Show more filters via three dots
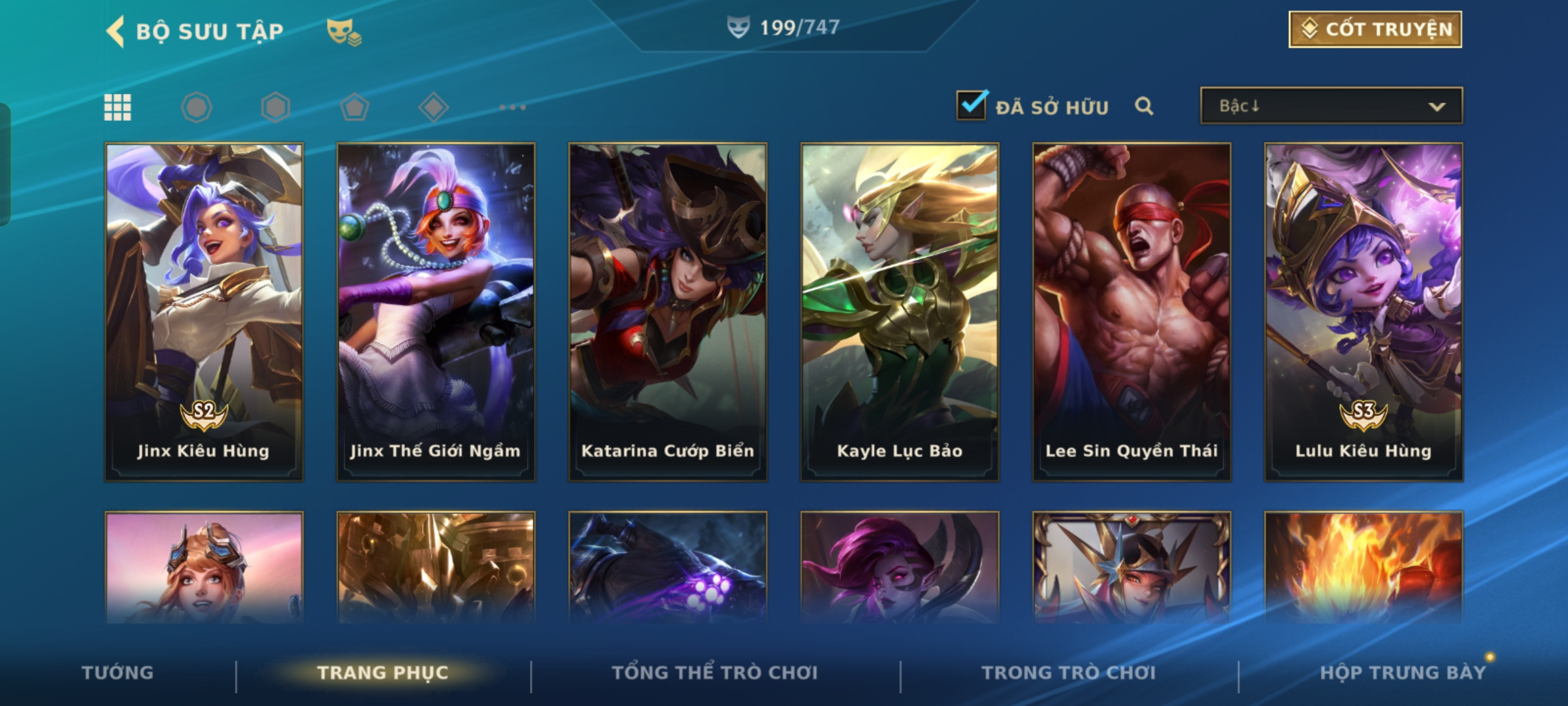Viewport: 1568px width, 706px height. [x=513, y=107]
